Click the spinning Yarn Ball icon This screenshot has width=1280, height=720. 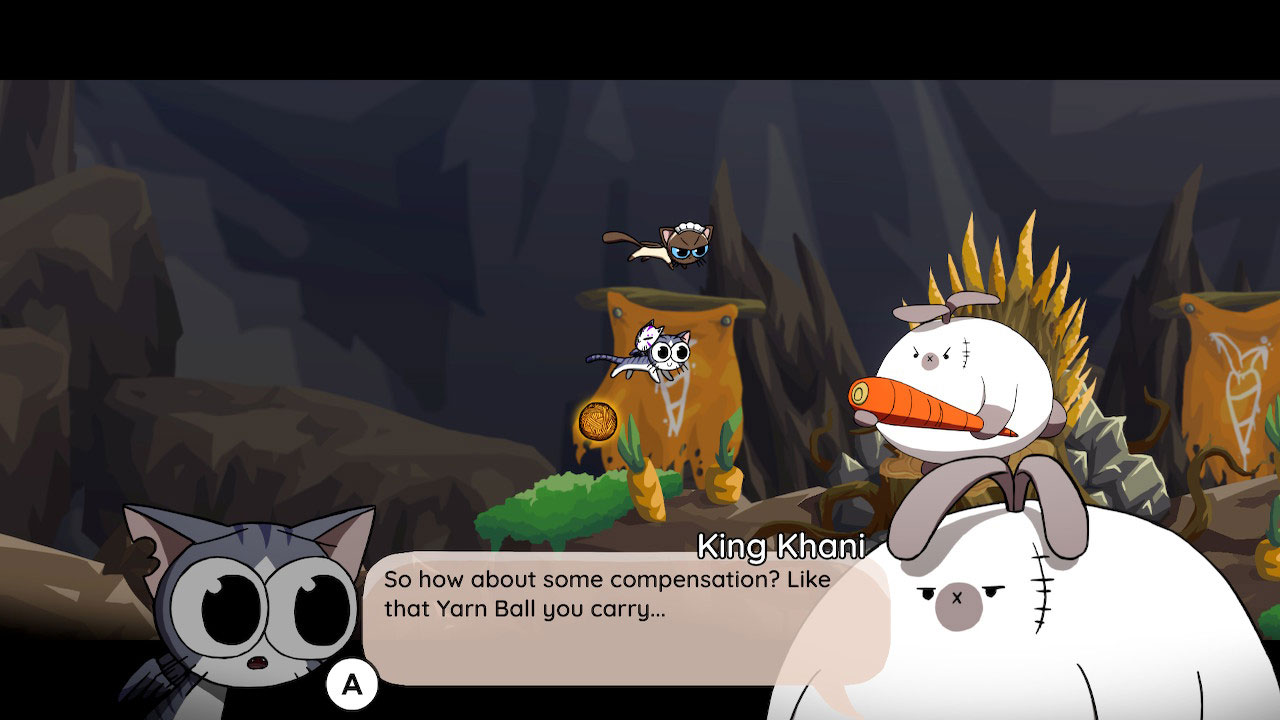click(600, 422)
